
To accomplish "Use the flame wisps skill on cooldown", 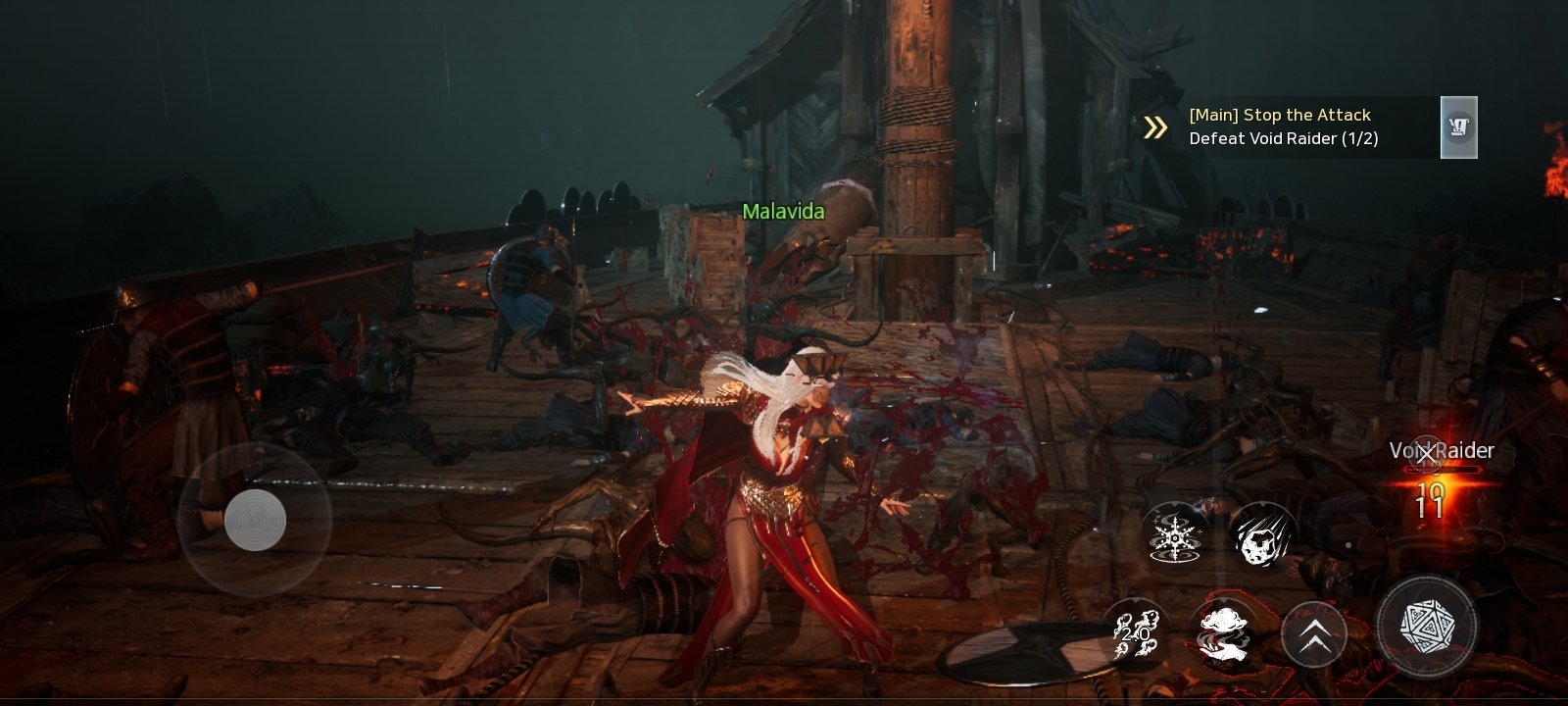I will [1136, 633].
